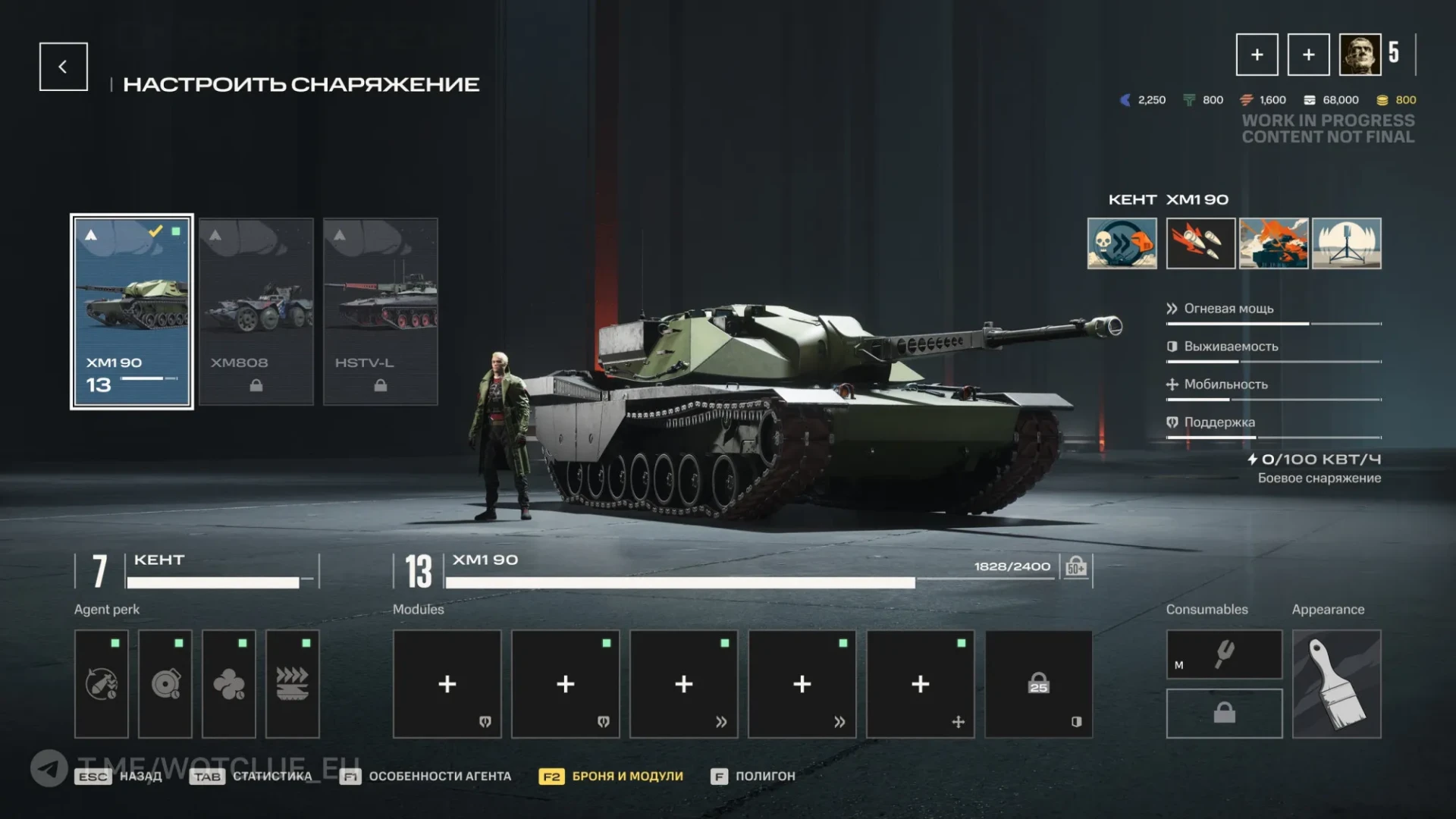
Task: Choose the locked XM808 vehicle card
Action: coord(256,312)
